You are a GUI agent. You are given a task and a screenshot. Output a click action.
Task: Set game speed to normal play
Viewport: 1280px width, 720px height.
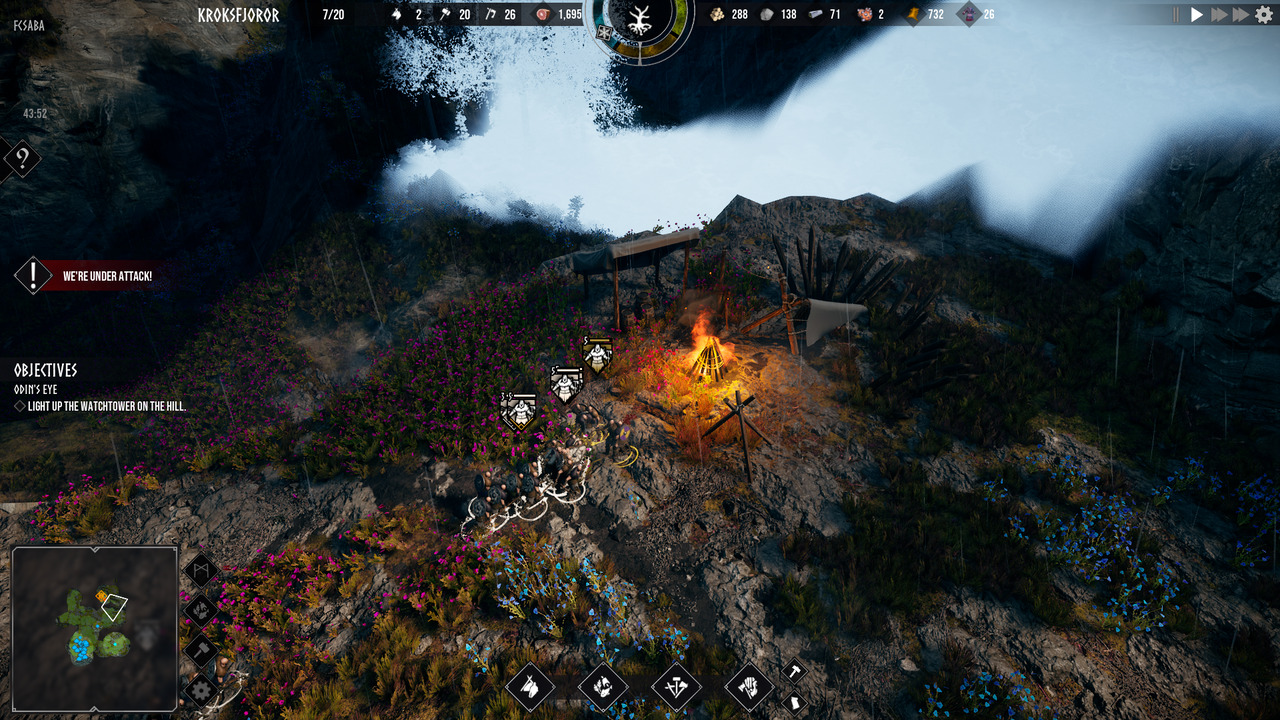point(1197,15)
